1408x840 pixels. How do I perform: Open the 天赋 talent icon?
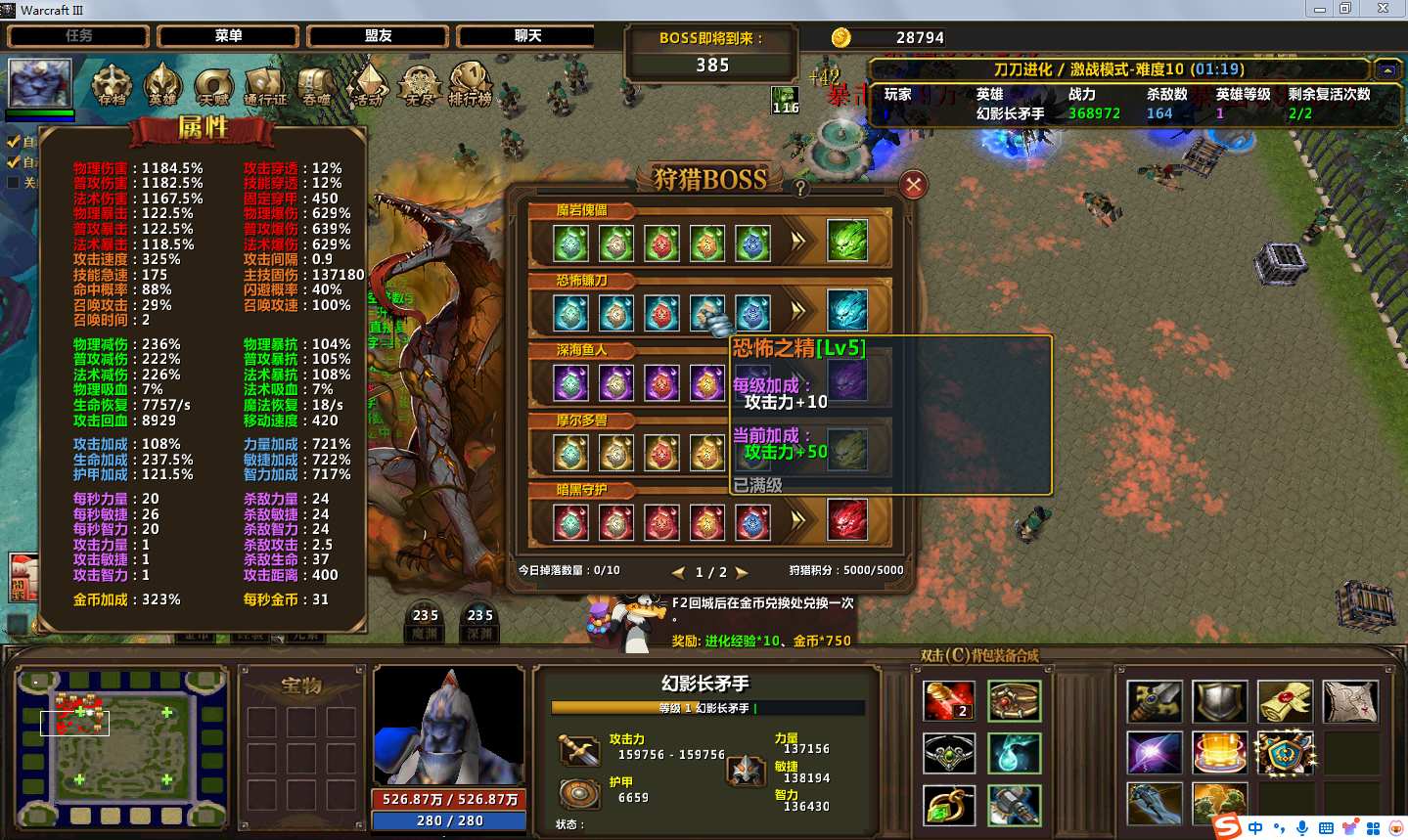(x=213, y=85)
